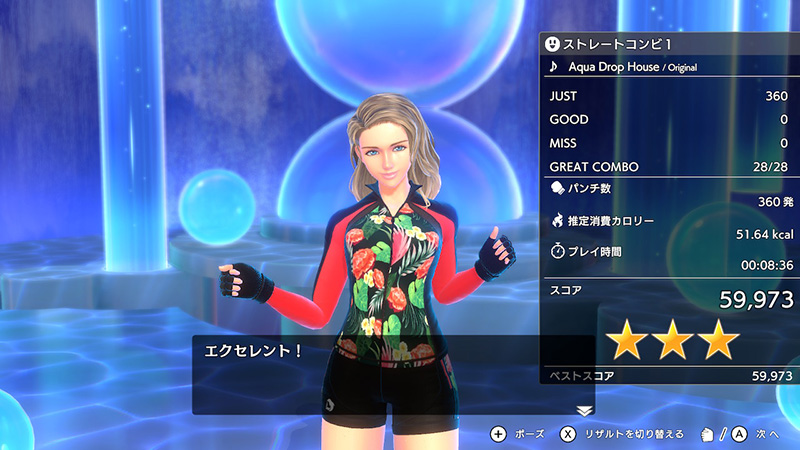The width and height of the screenshot is (800, 450).
Task: Advance the dialogue with the down-arrow indicator
Action: (x=585, y=410)
